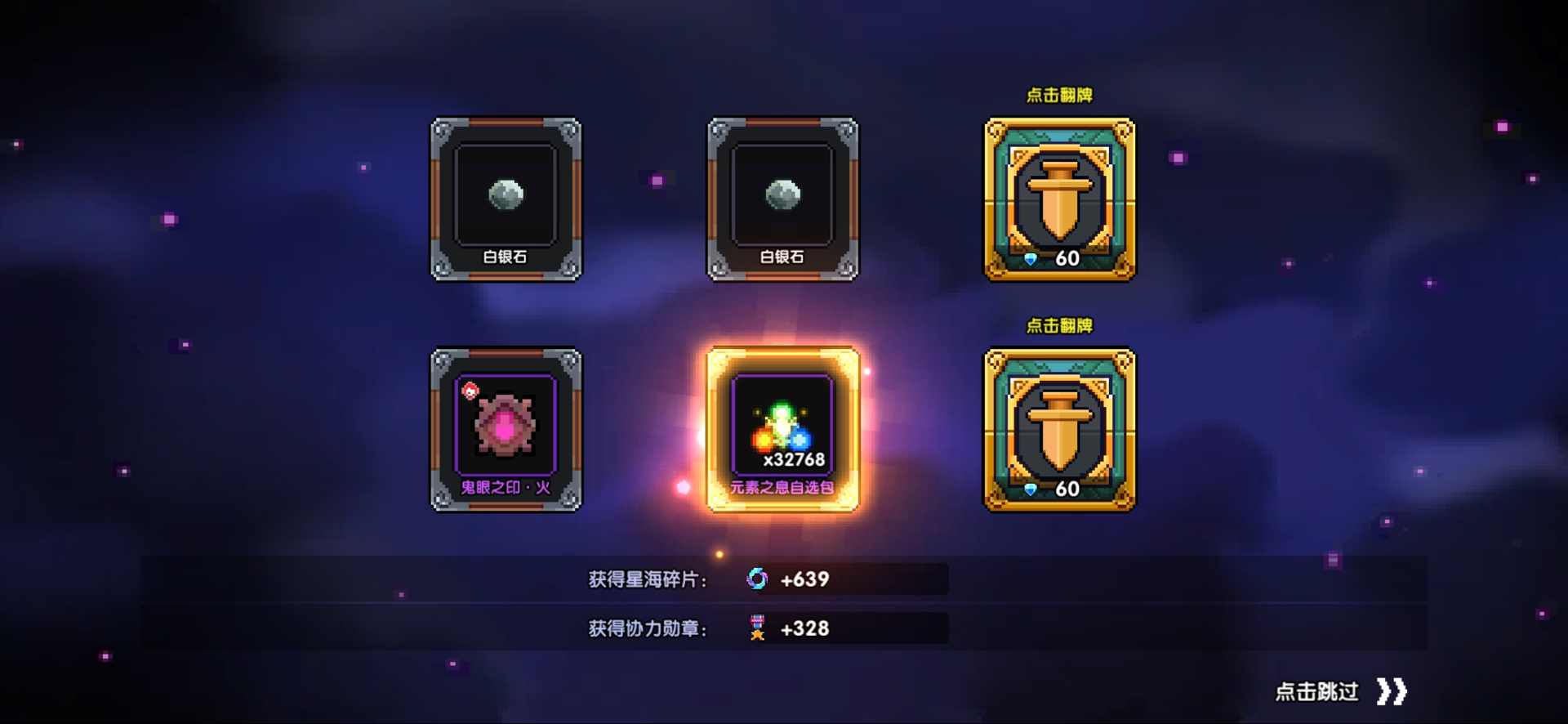The image size is (1568, 724).
Task: Click the bottom 点击翻牌 label
Action: tap(1059, 326)
